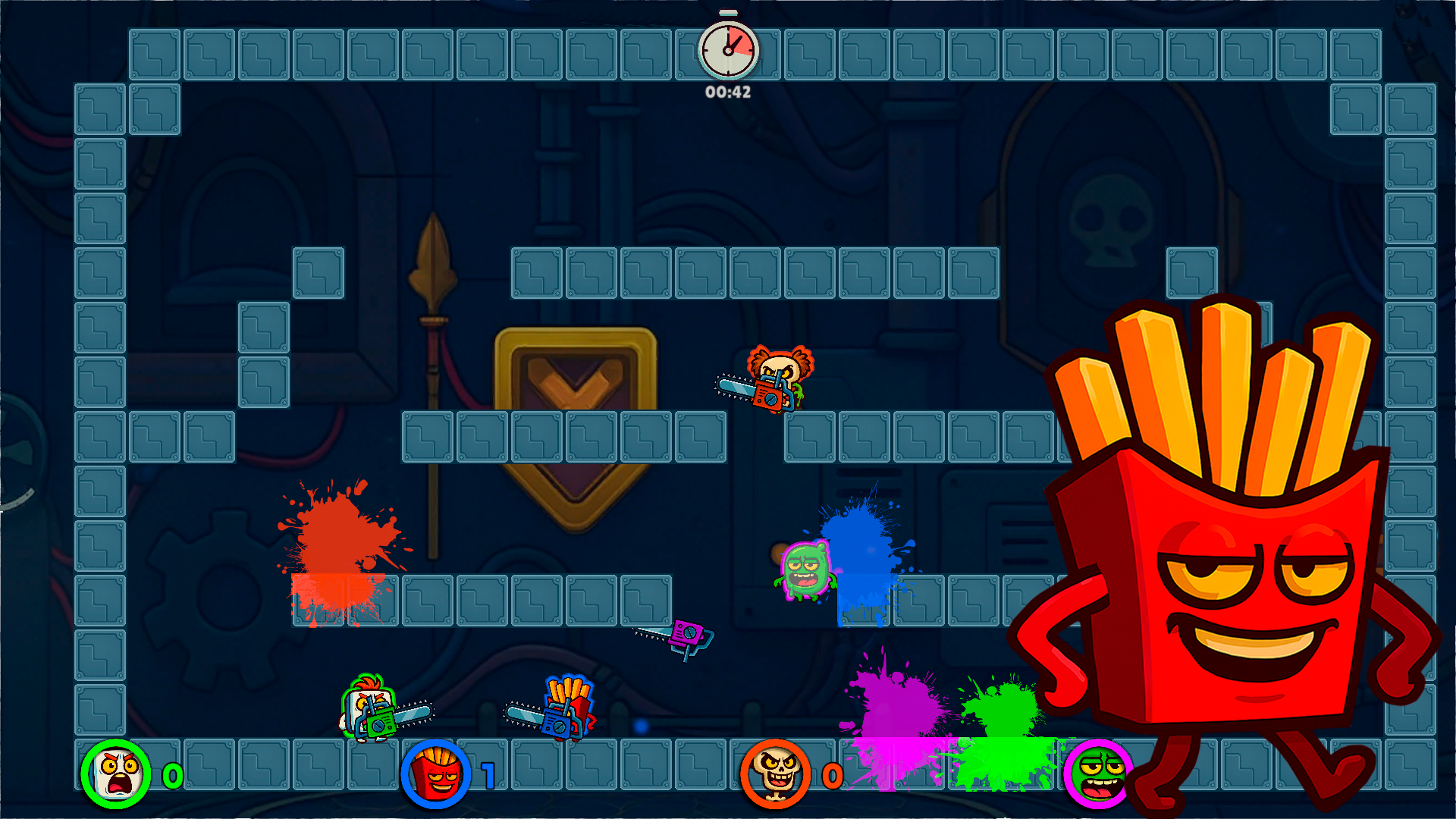Click the stopwatch timer icon at top
Image resolution: width=1456 pixels, height=819 pixels.
click(x=728, y=49)
